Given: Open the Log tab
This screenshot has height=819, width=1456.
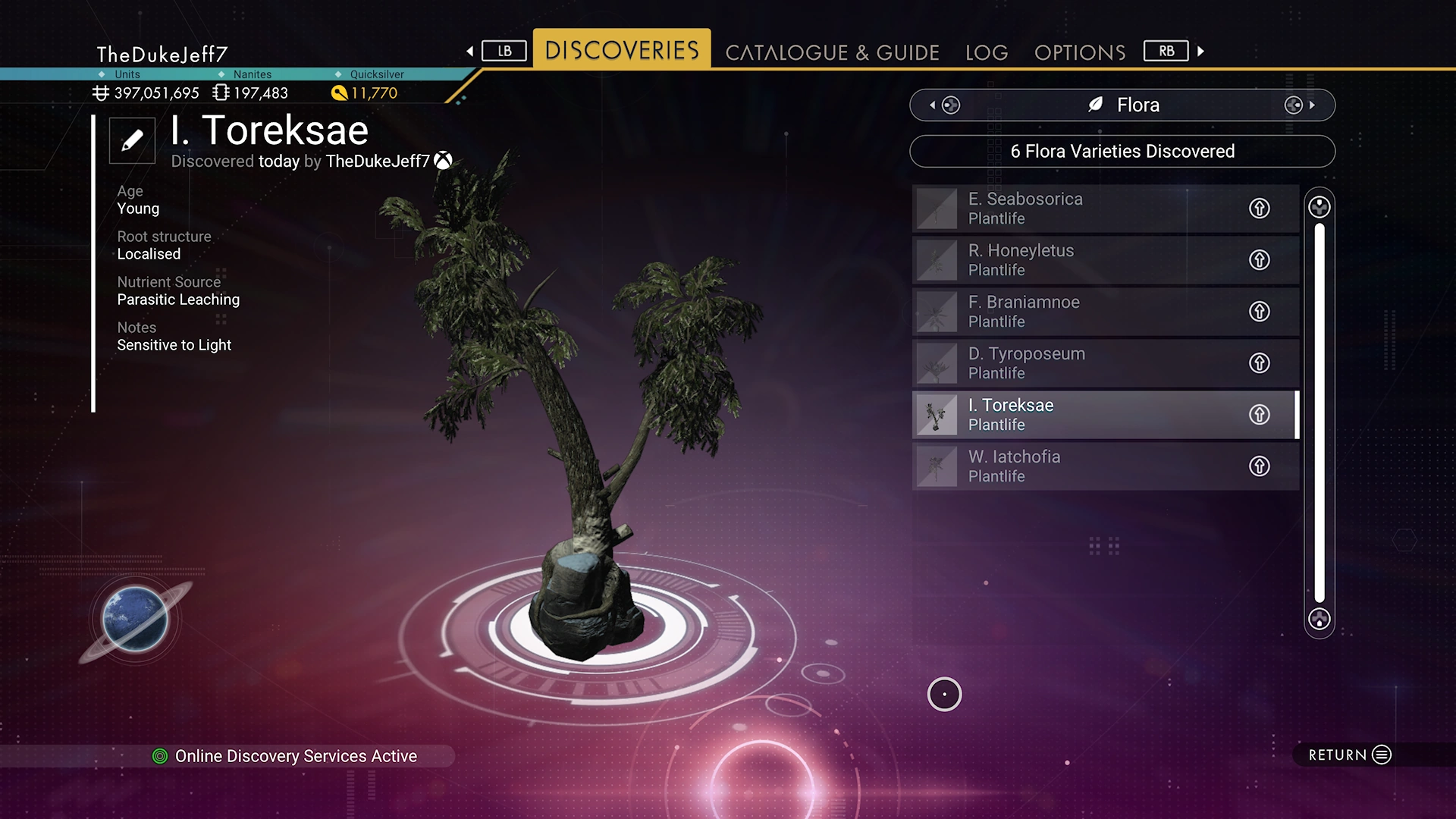Looking at the screenshot, I should [x=987, y=52].
